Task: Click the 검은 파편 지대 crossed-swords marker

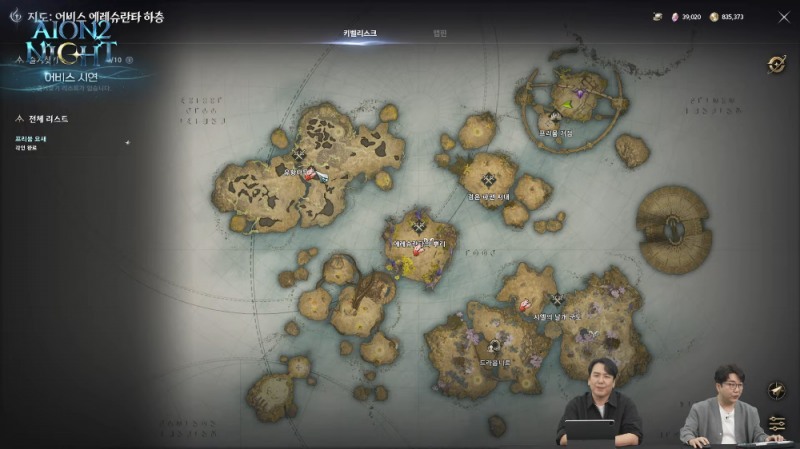Action: coord(488,180)
